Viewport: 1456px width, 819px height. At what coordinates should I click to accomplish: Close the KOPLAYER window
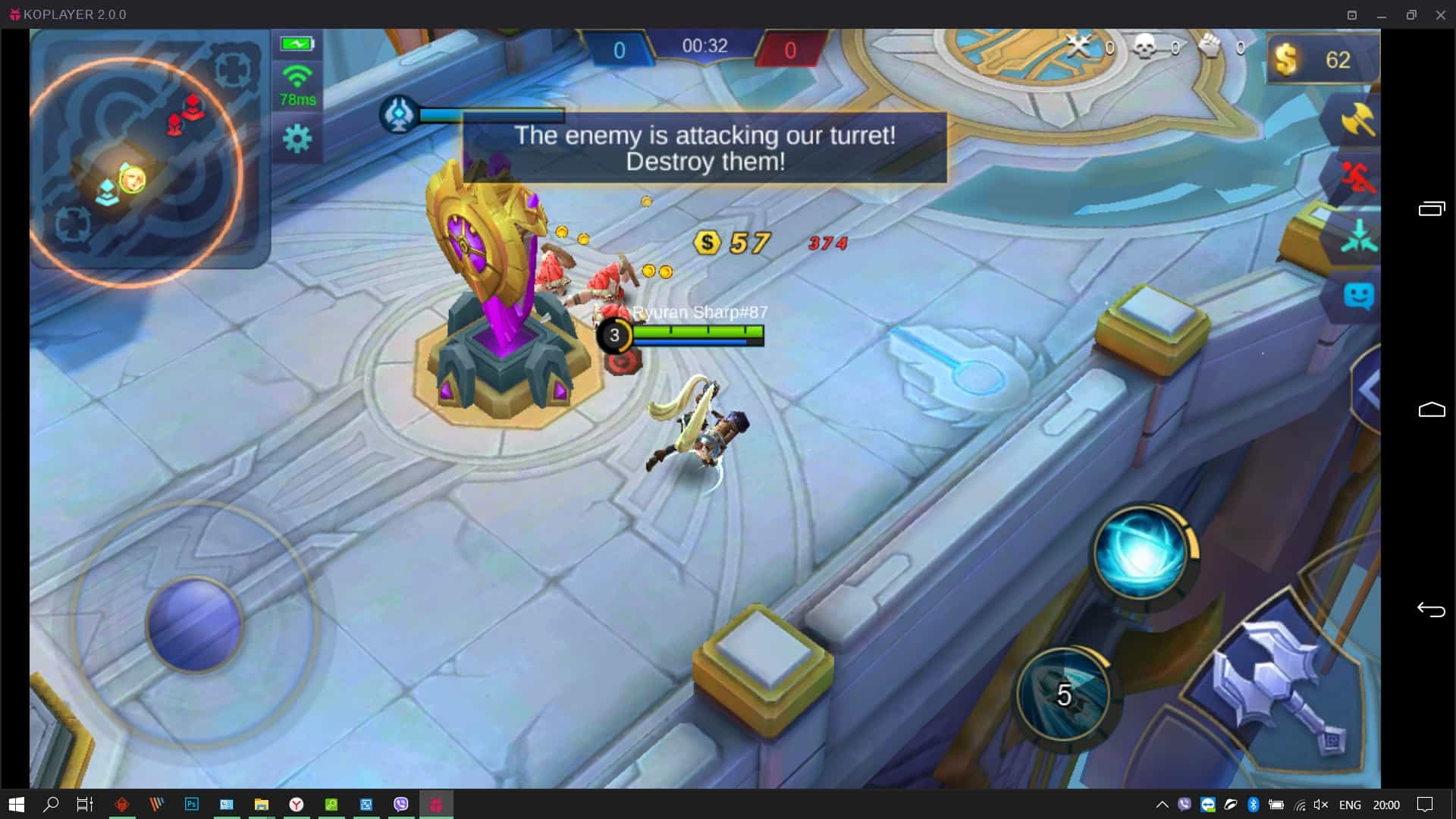pyautogui.click(x=1440, y=14)
